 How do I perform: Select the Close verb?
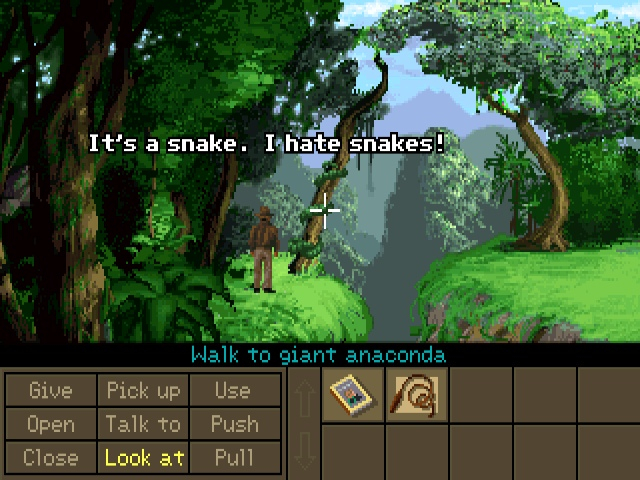(50, 458)
